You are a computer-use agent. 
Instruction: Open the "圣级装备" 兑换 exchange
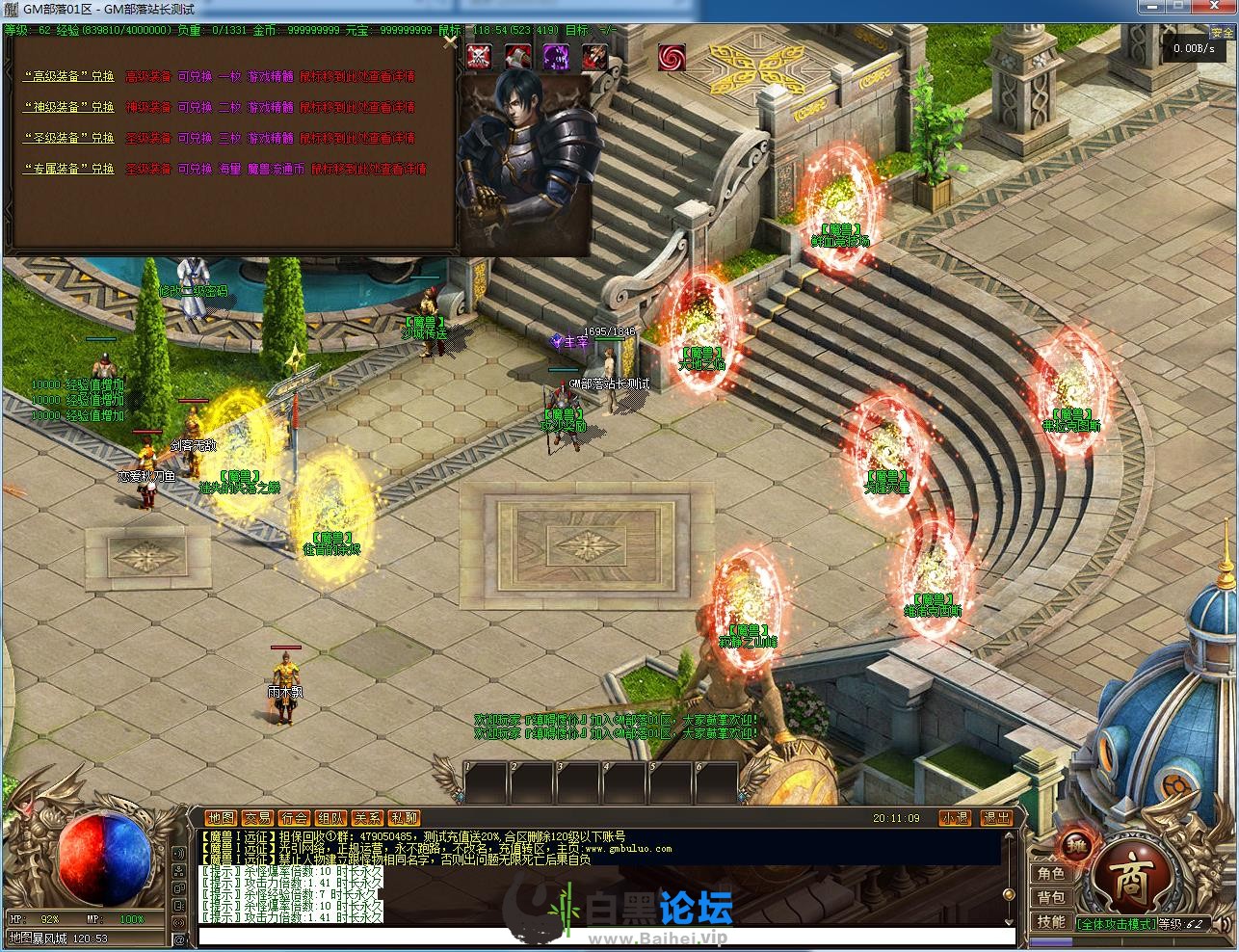(x=69, y=138)
